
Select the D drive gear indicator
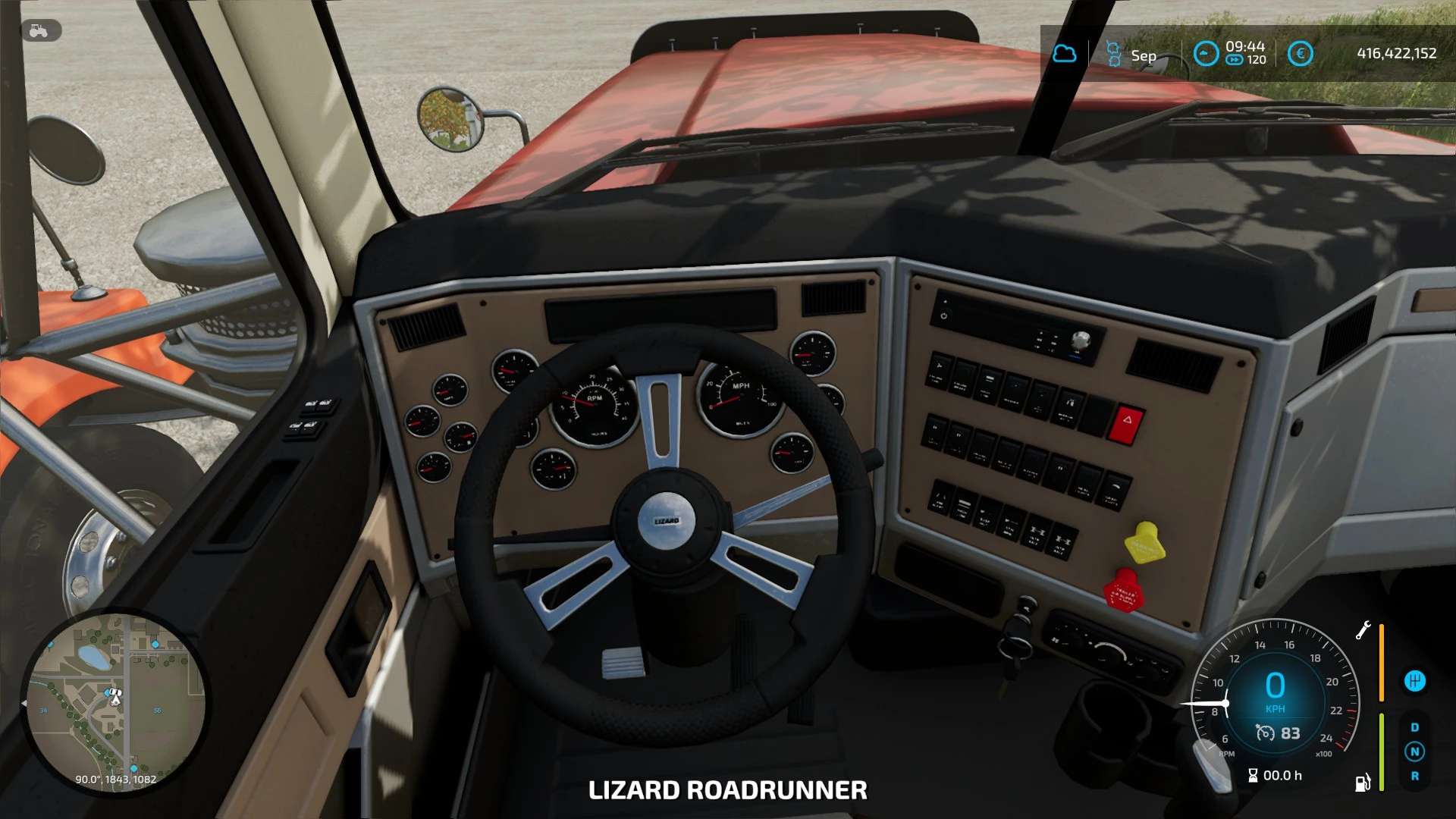point(1414,727)
